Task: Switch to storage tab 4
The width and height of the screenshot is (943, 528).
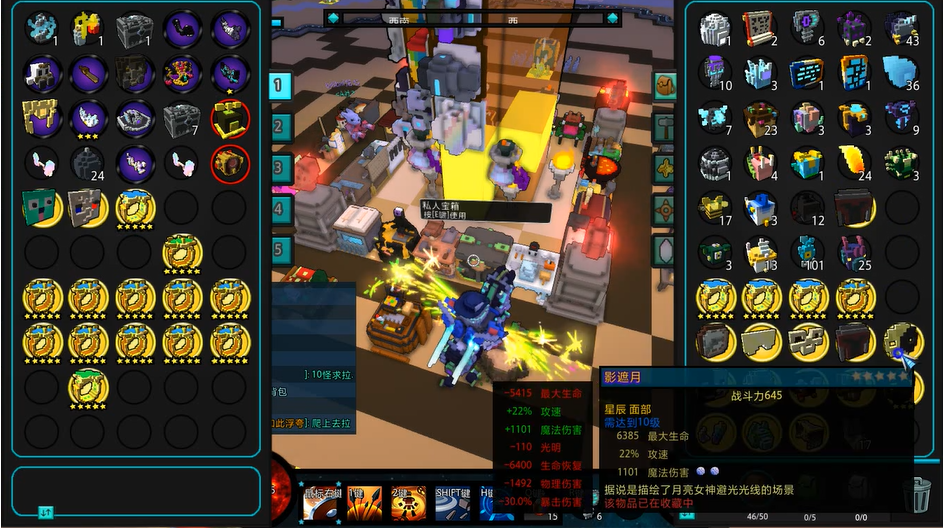Action: tap(280, 209)
